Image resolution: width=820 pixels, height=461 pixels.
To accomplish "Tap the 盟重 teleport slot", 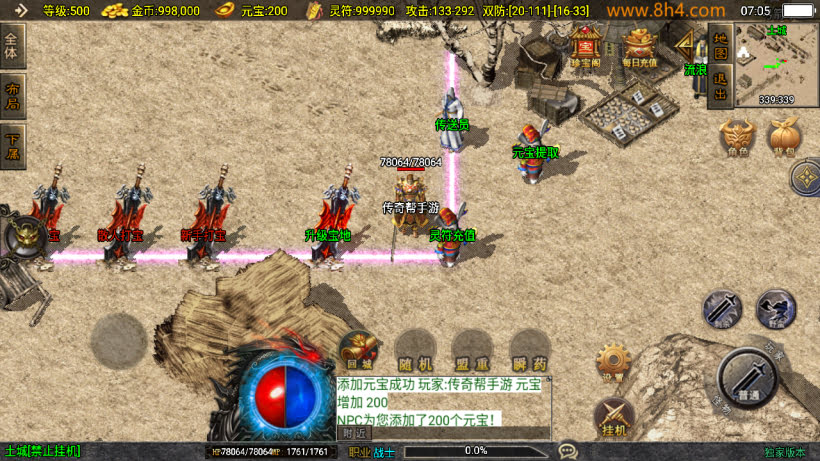I will pyautogui.click(x=471, y=350).
